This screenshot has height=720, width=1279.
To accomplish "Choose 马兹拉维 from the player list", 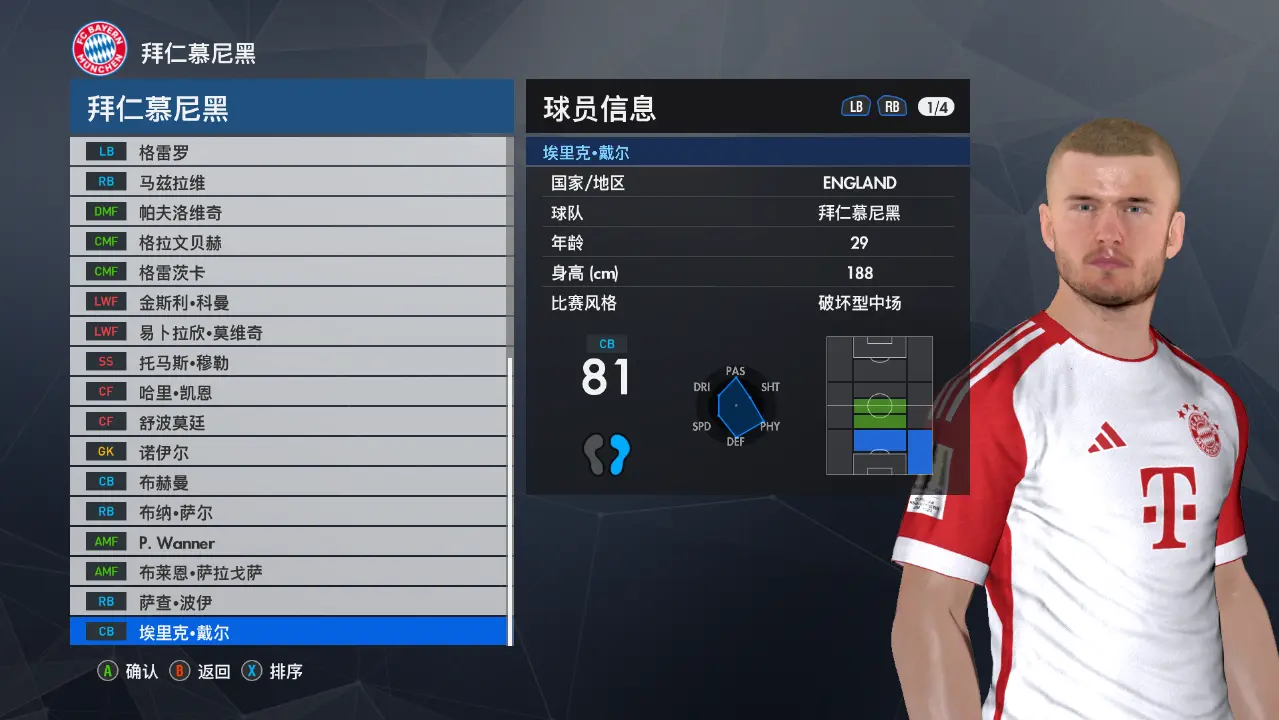I will [288, 182].
